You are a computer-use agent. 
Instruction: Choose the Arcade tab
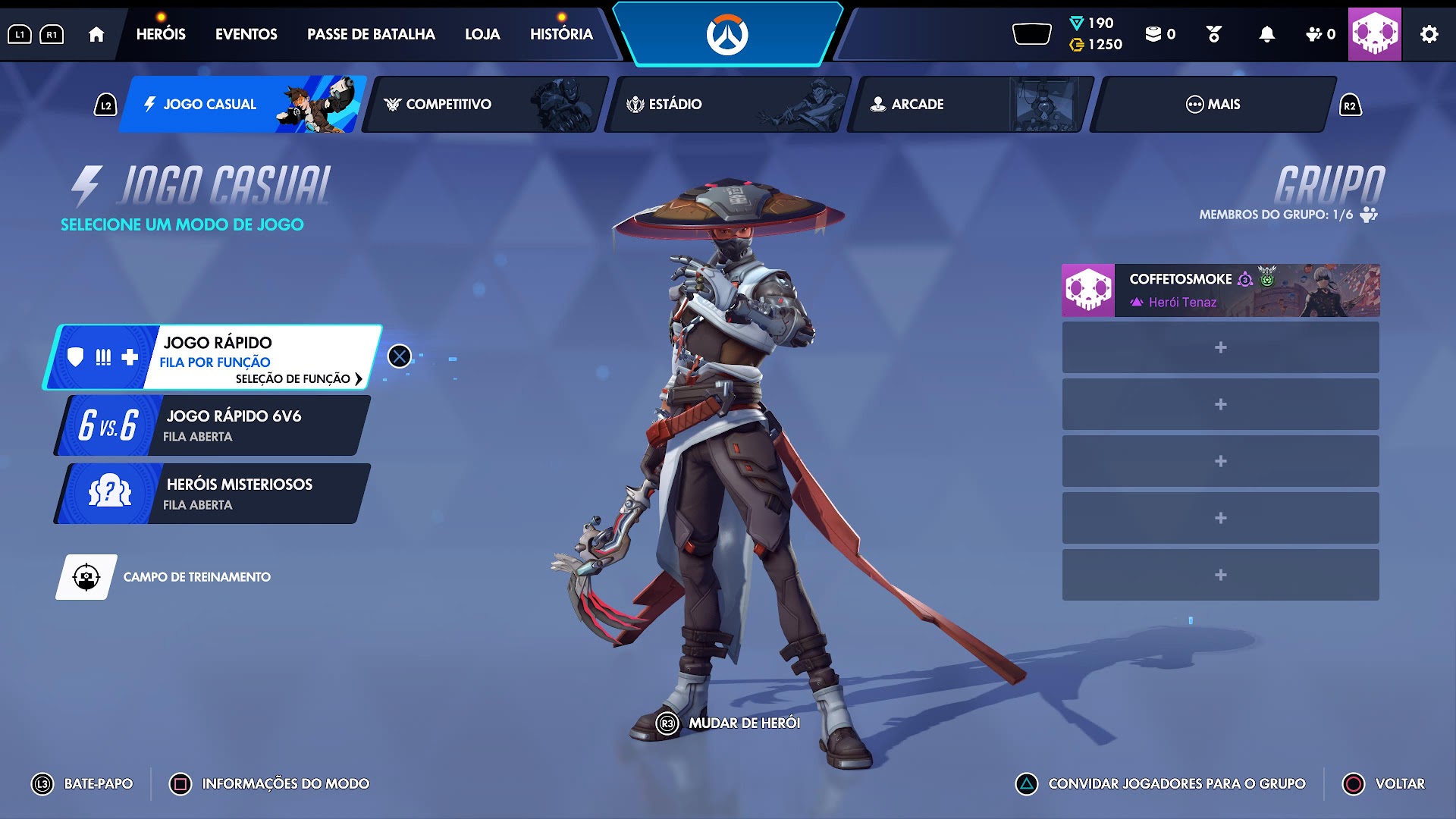[971, 105]
